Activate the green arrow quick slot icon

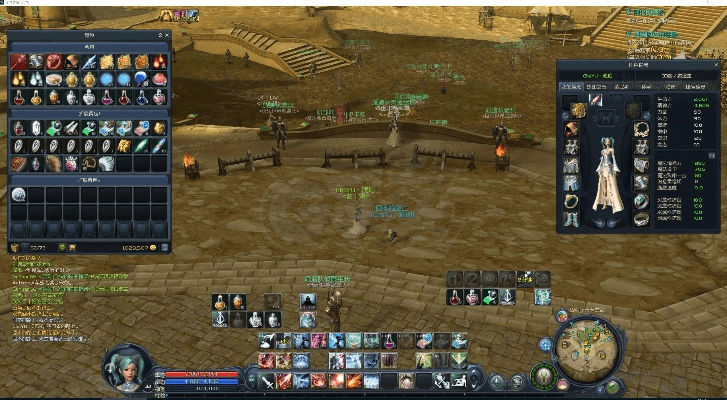[491, 298]
